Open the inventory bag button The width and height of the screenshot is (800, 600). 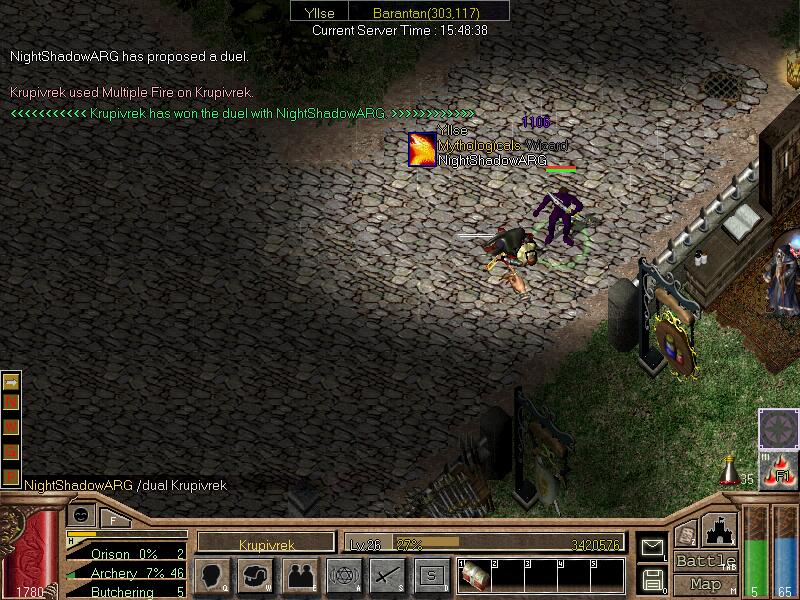pyautogui.click(x=257, y=576)
